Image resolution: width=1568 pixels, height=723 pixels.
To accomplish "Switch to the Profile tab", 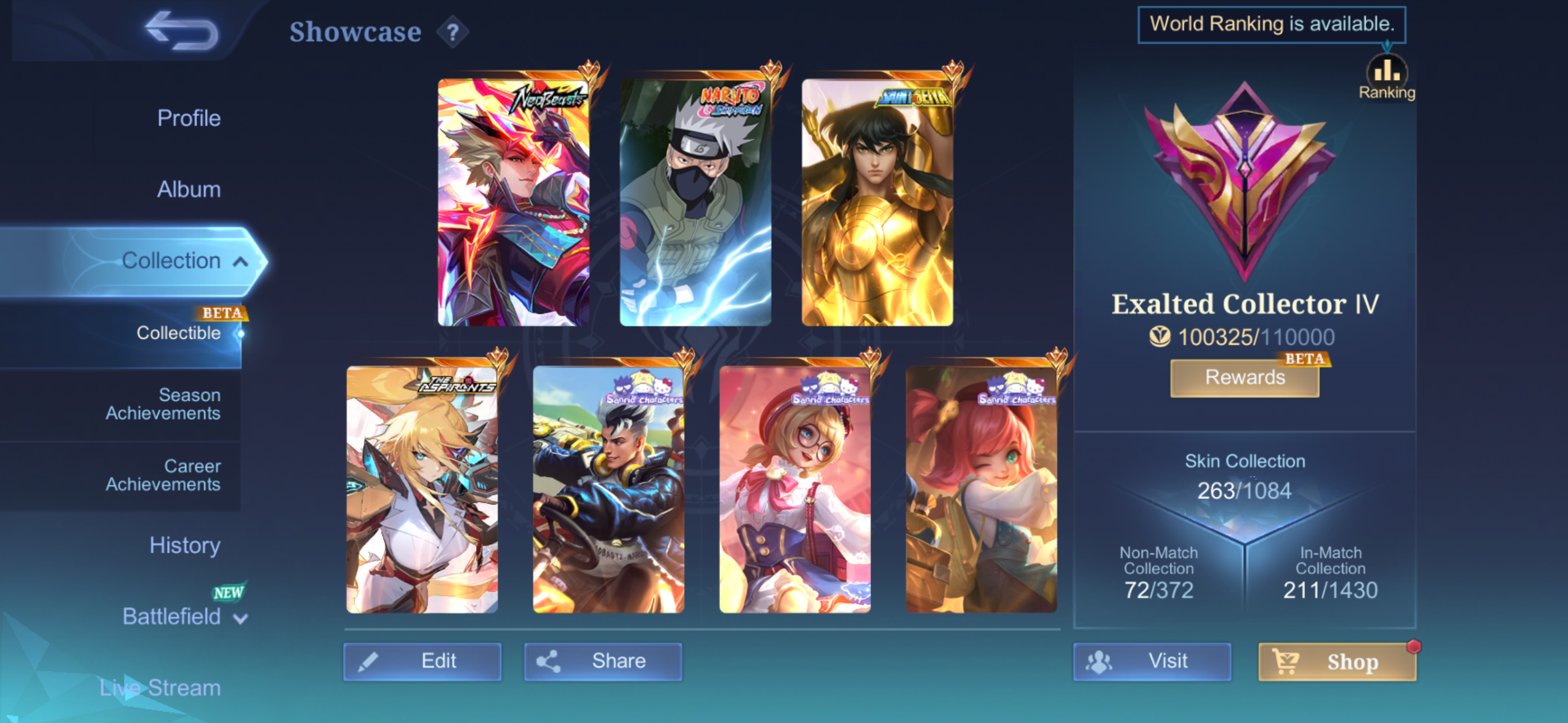I will pyautogui.click(x=188, y=118).
